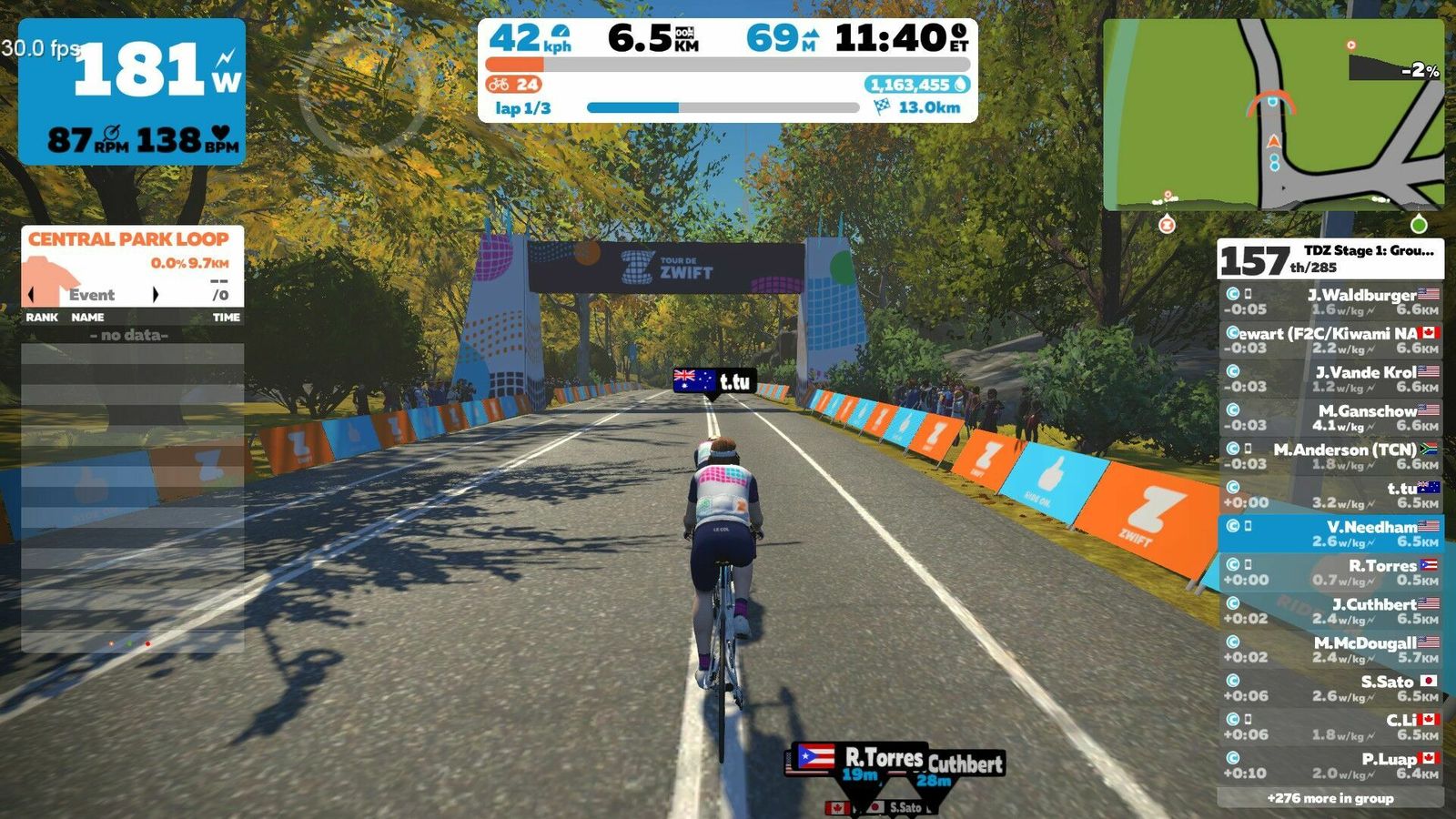Choose the Stewart (F2C/Kiwami NA) rider row
The height and width of the screenshot is (819, 1456).
1330,340
